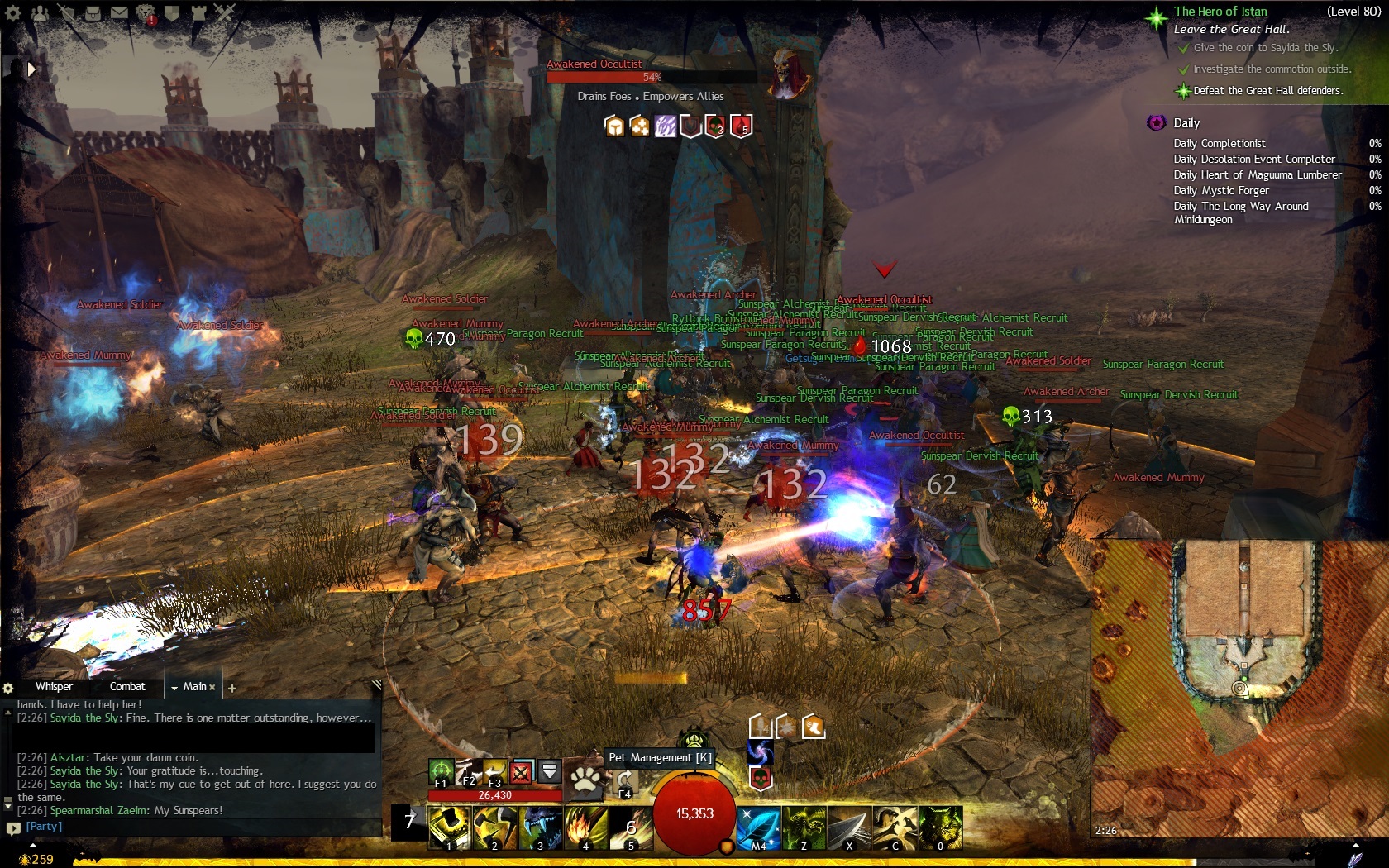This screenshot has height=868, width=1389.
Task: Activate the flaming torch skill
Action: 585,827
